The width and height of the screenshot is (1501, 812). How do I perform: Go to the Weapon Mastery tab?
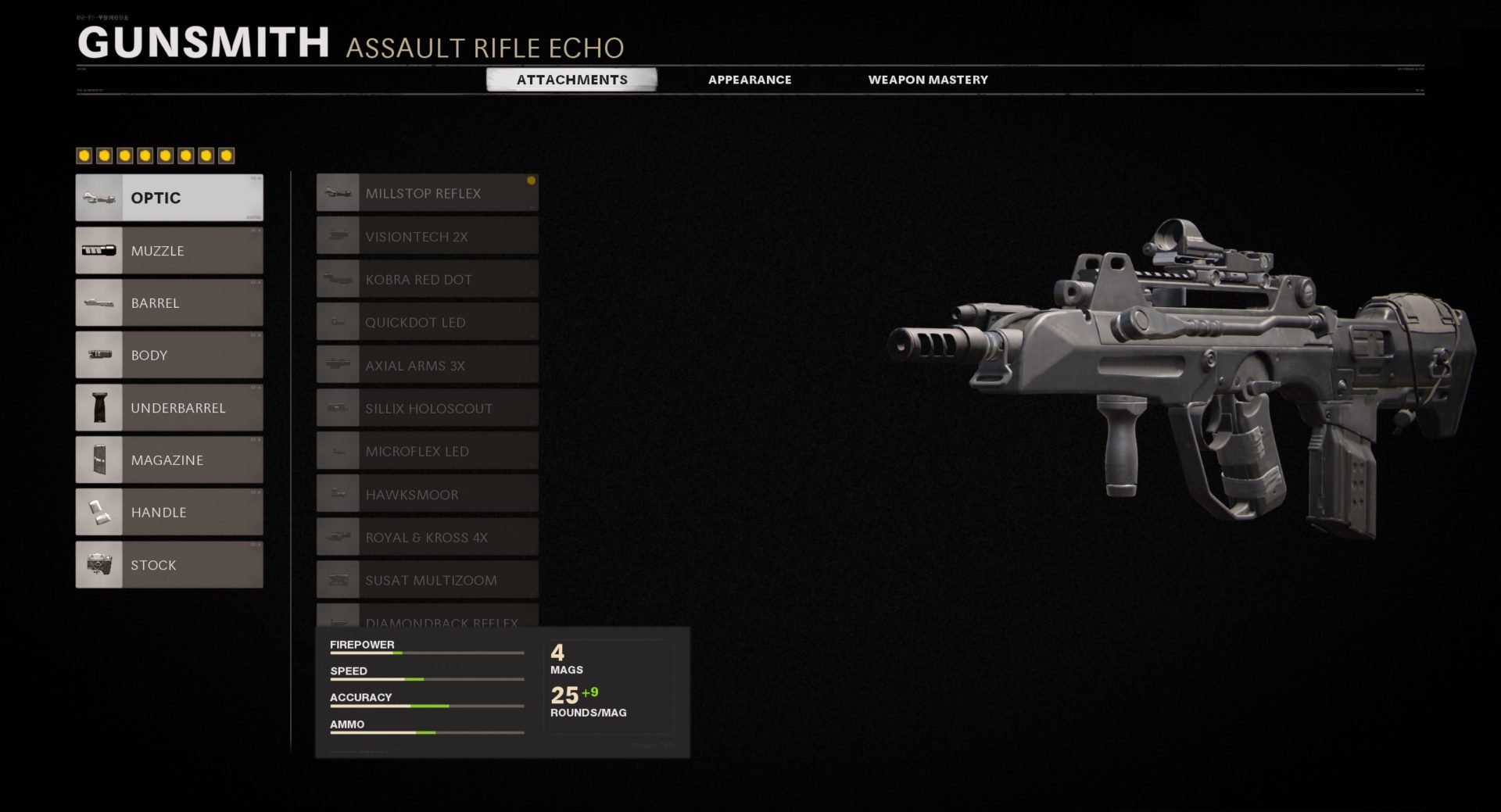click(928, 80)
